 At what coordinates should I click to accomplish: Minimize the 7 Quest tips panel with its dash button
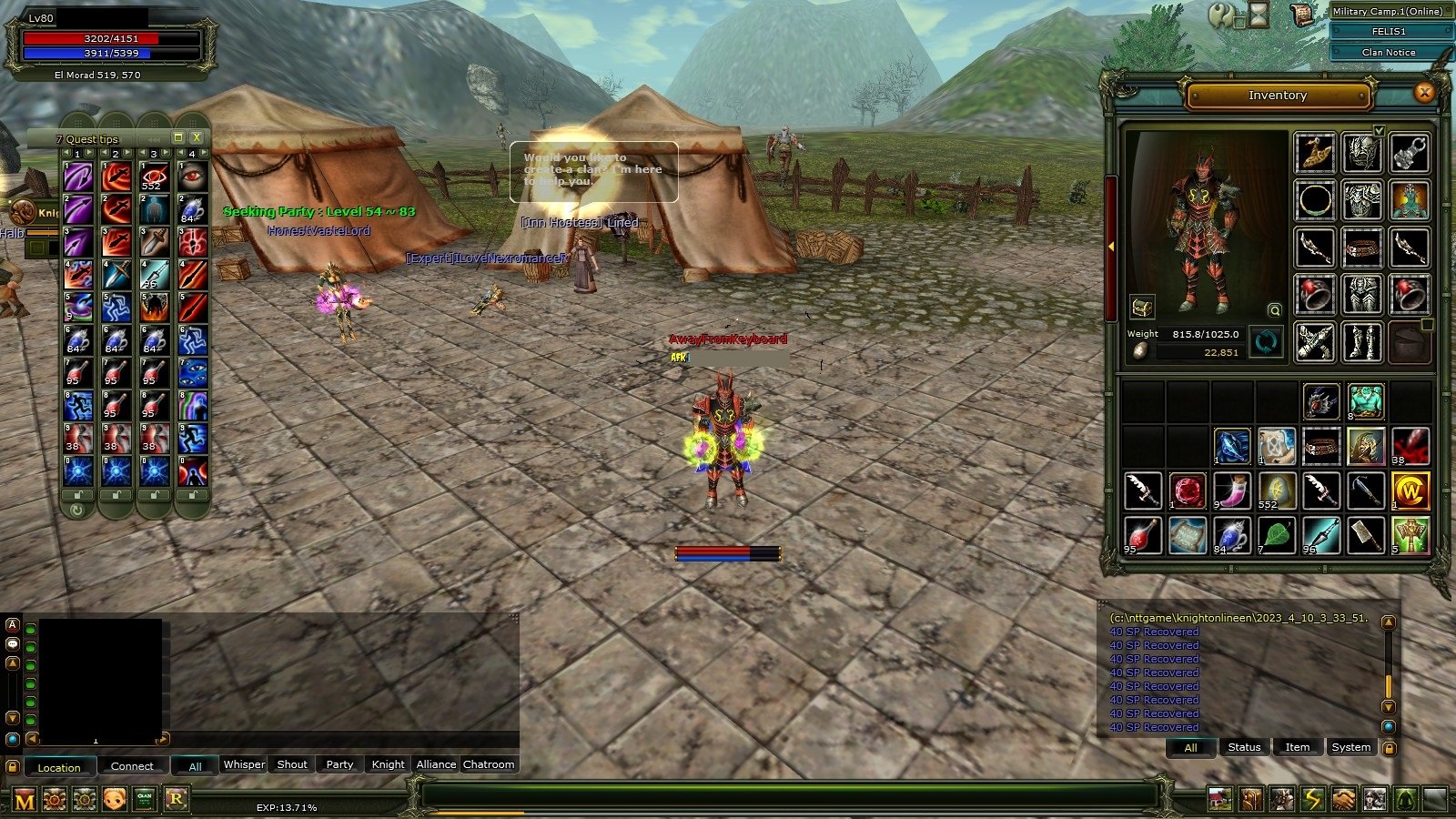[x=178, y=138]
